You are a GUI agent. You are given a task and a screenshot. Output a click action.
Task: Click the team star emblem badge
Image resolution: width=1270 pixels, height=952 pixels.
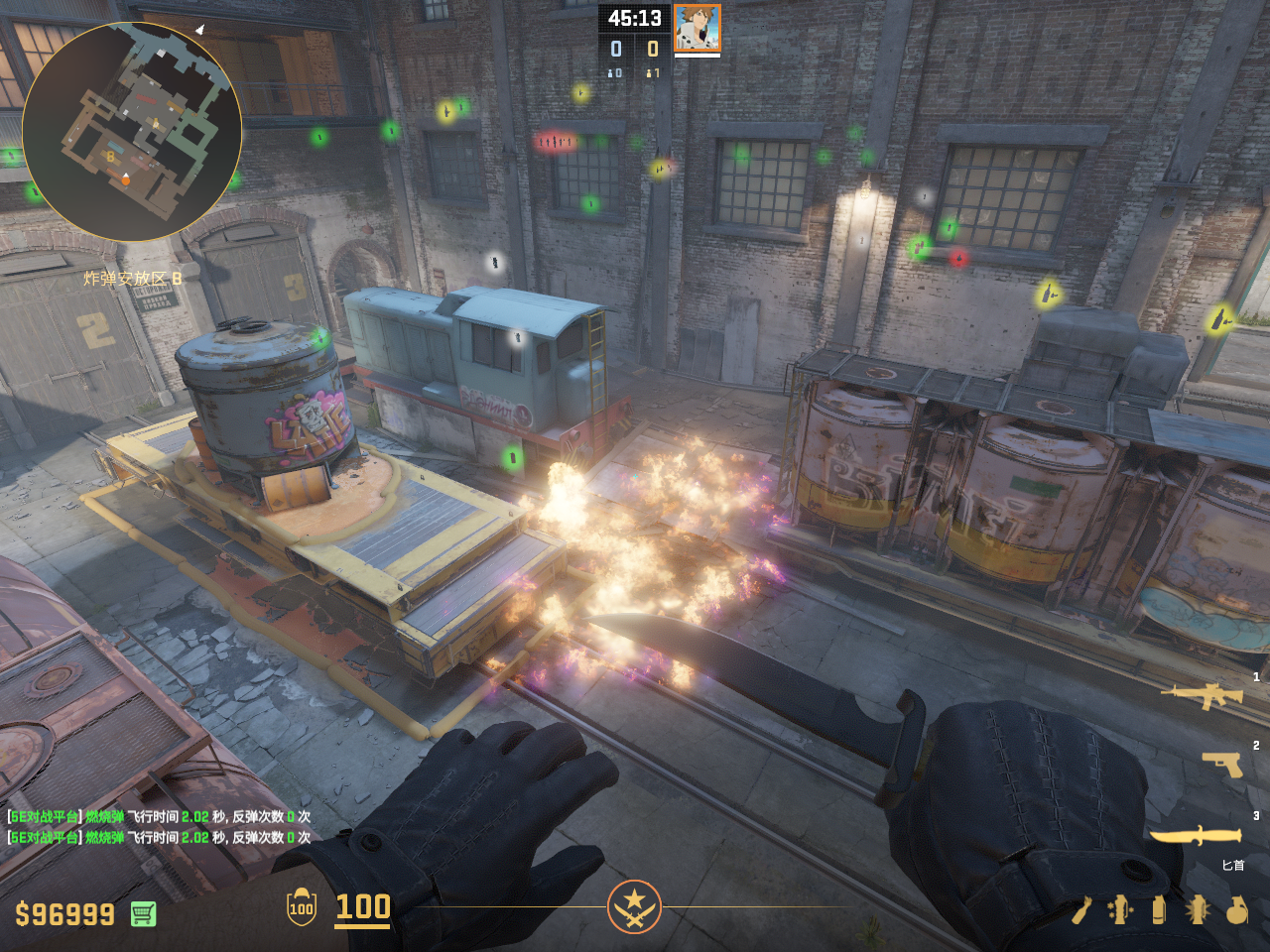pyautogui.click(x=634, y=906)
